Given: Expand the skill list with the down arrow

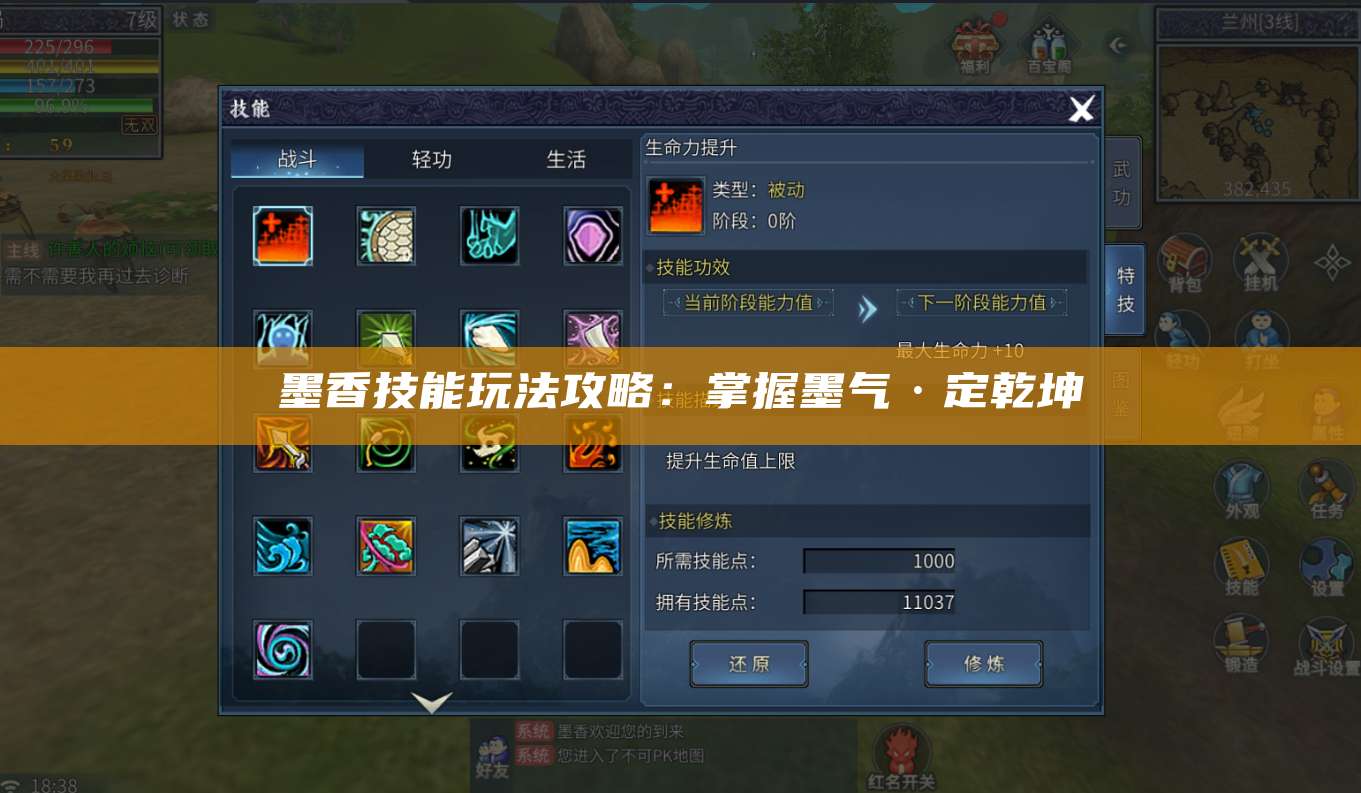Looking at the screenshot, I should (432, 702).
